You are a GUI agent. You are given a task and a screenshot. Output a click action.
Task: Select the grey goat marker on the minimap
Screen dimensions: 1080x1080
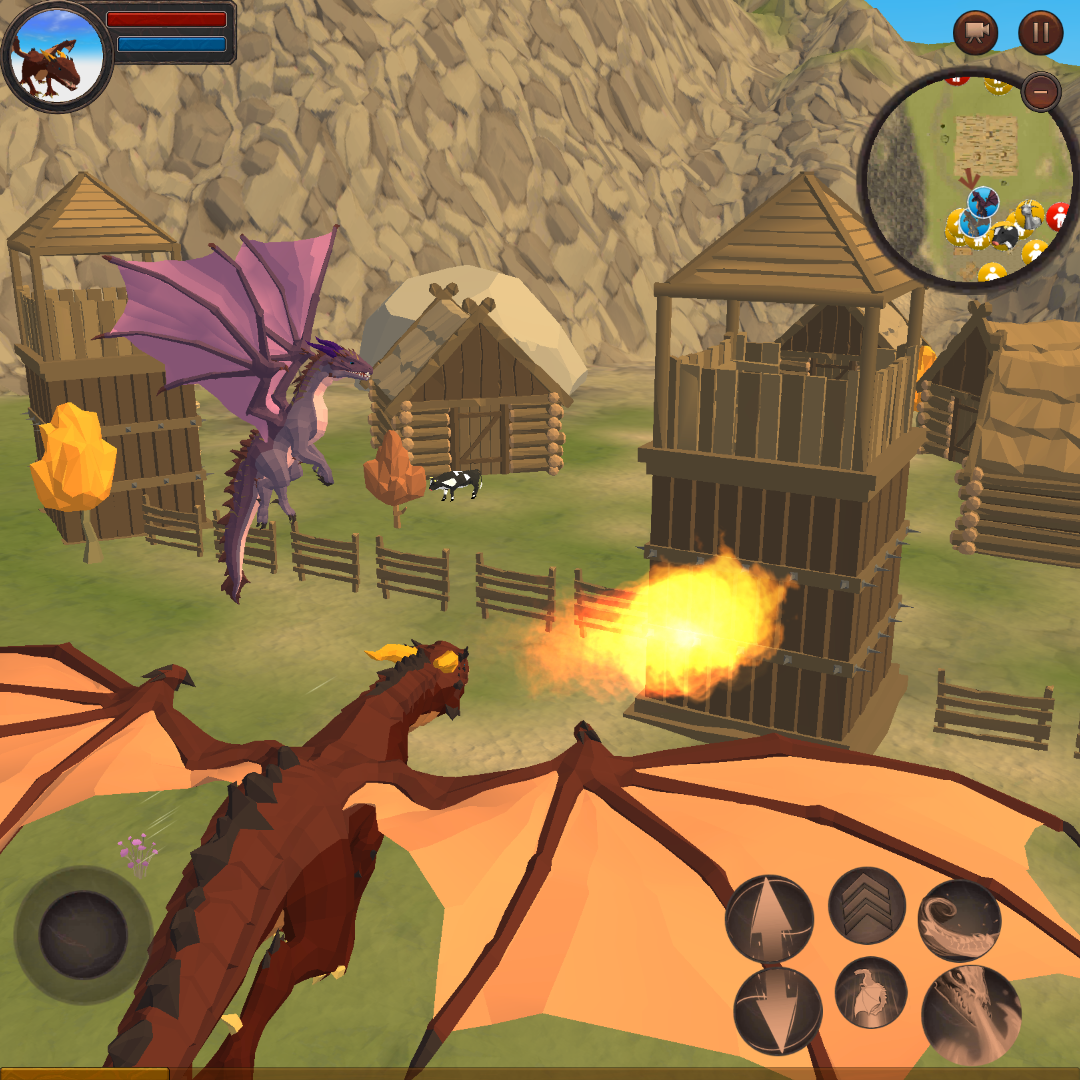[1028, 214]
